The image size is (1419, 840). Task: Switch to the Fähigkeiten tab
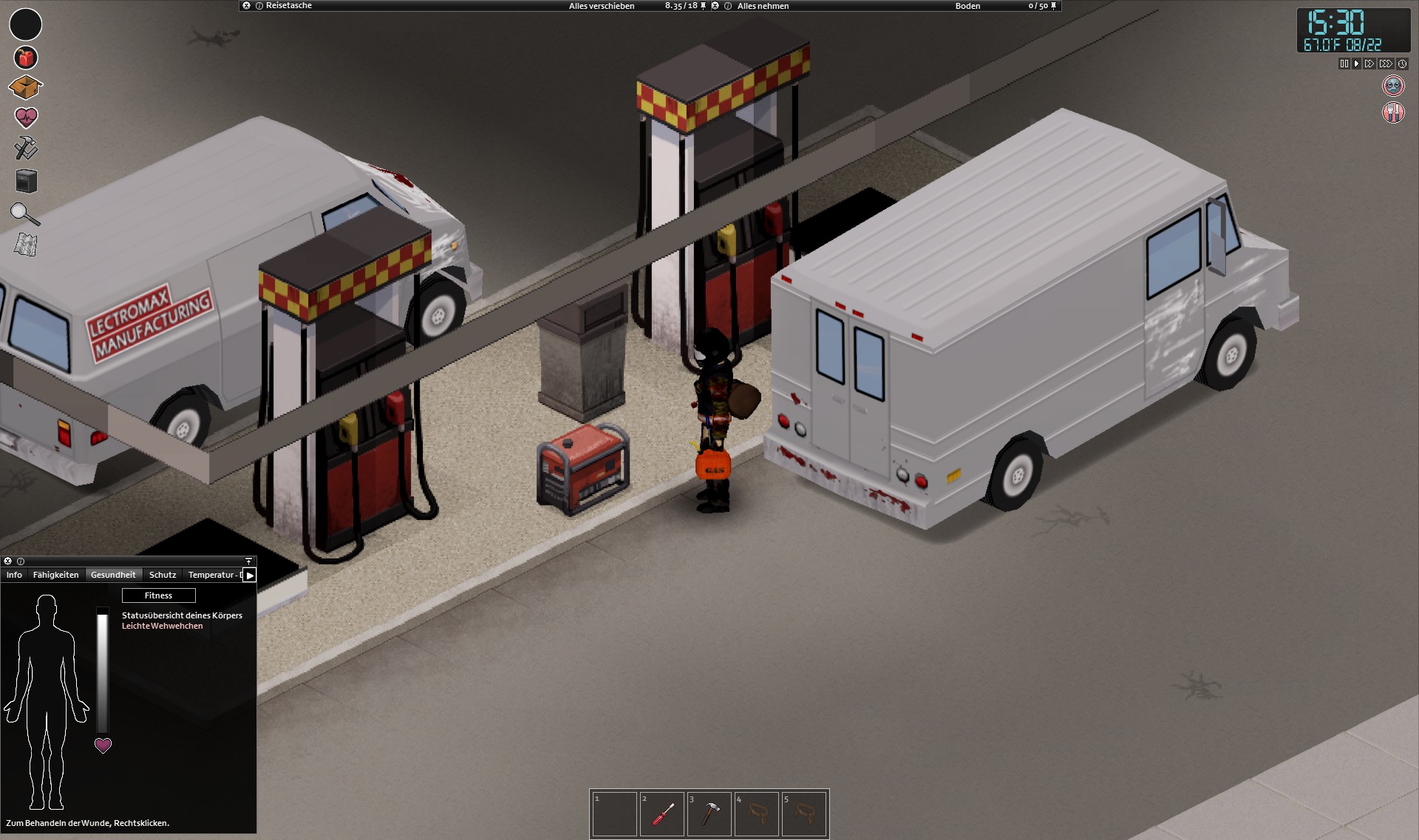[56, 575]
